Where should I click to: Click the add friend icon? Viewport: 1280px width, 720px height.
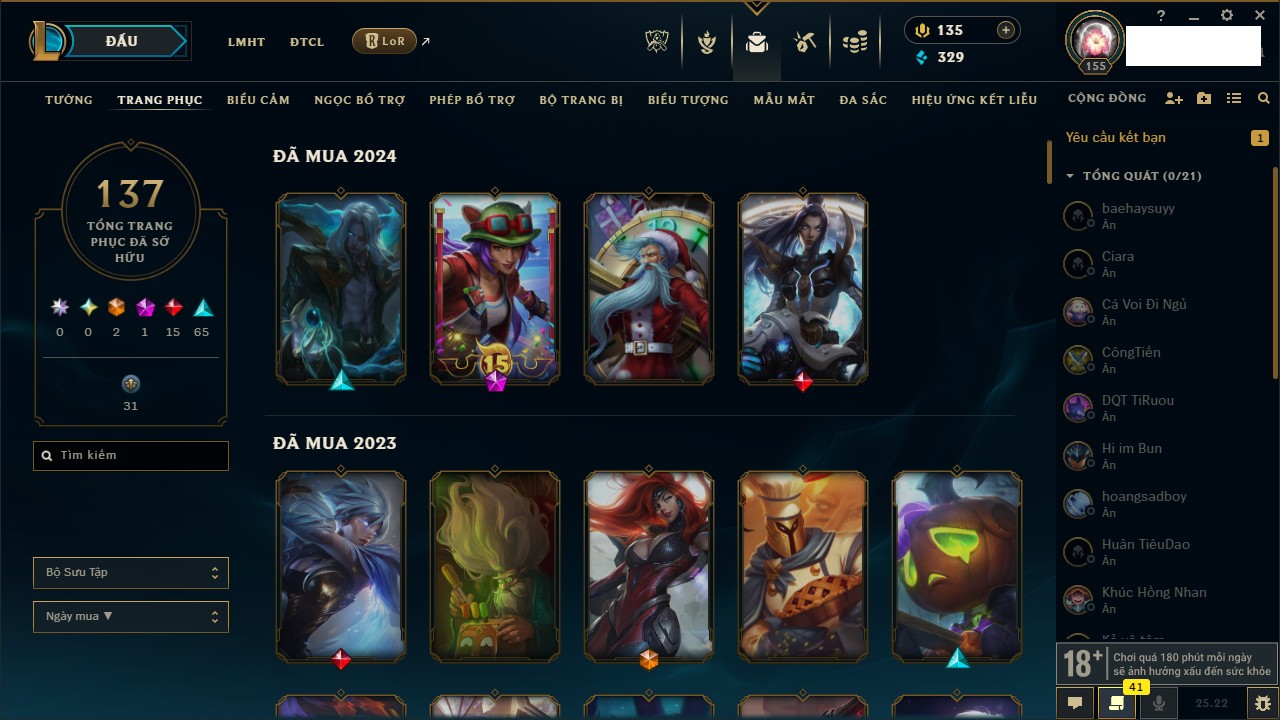pyautogui.click(x=1174, y=99)
